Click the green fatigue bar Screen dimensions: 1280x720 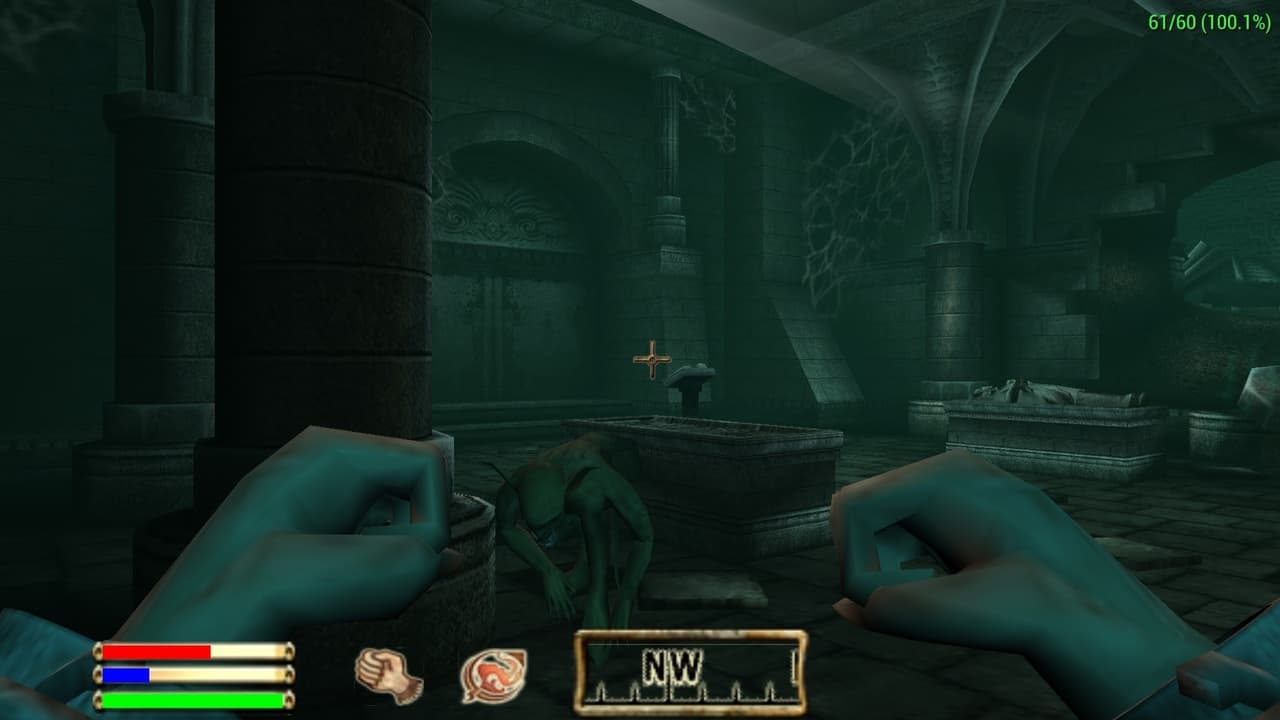click(190, 700)
